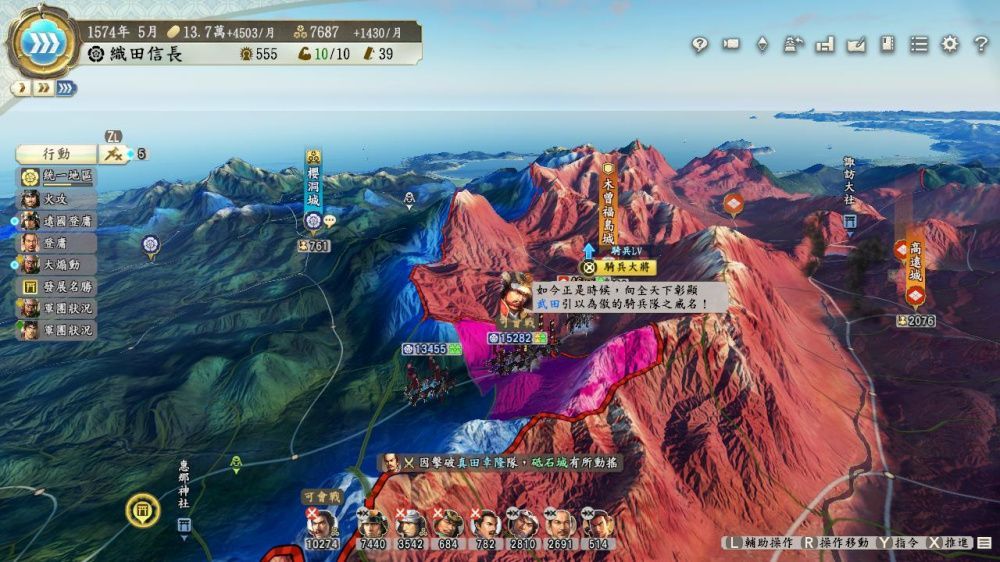Choose the 火攻 proposal

(58, 199)
